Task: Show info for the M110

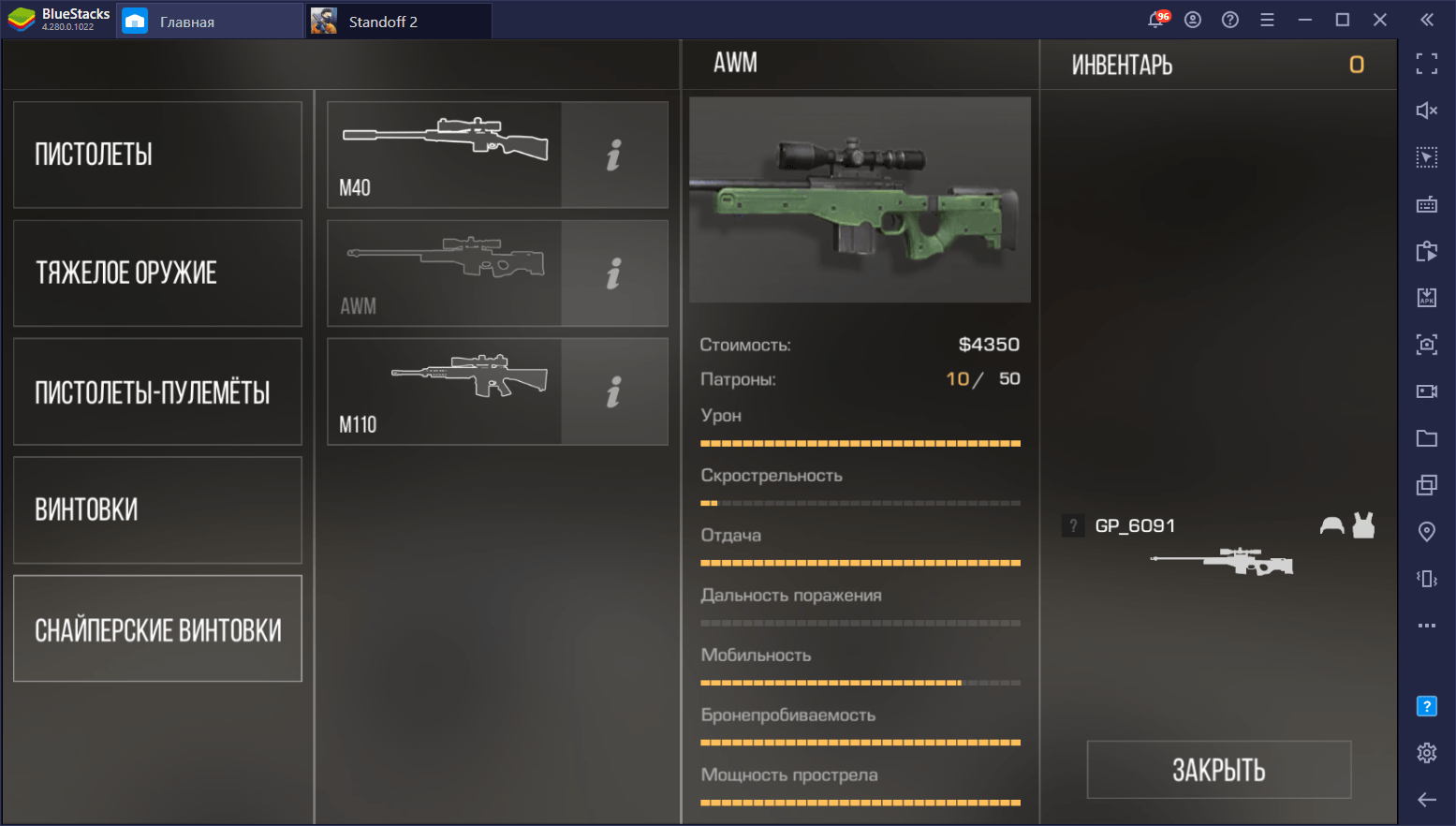Action: click(614, 391)
